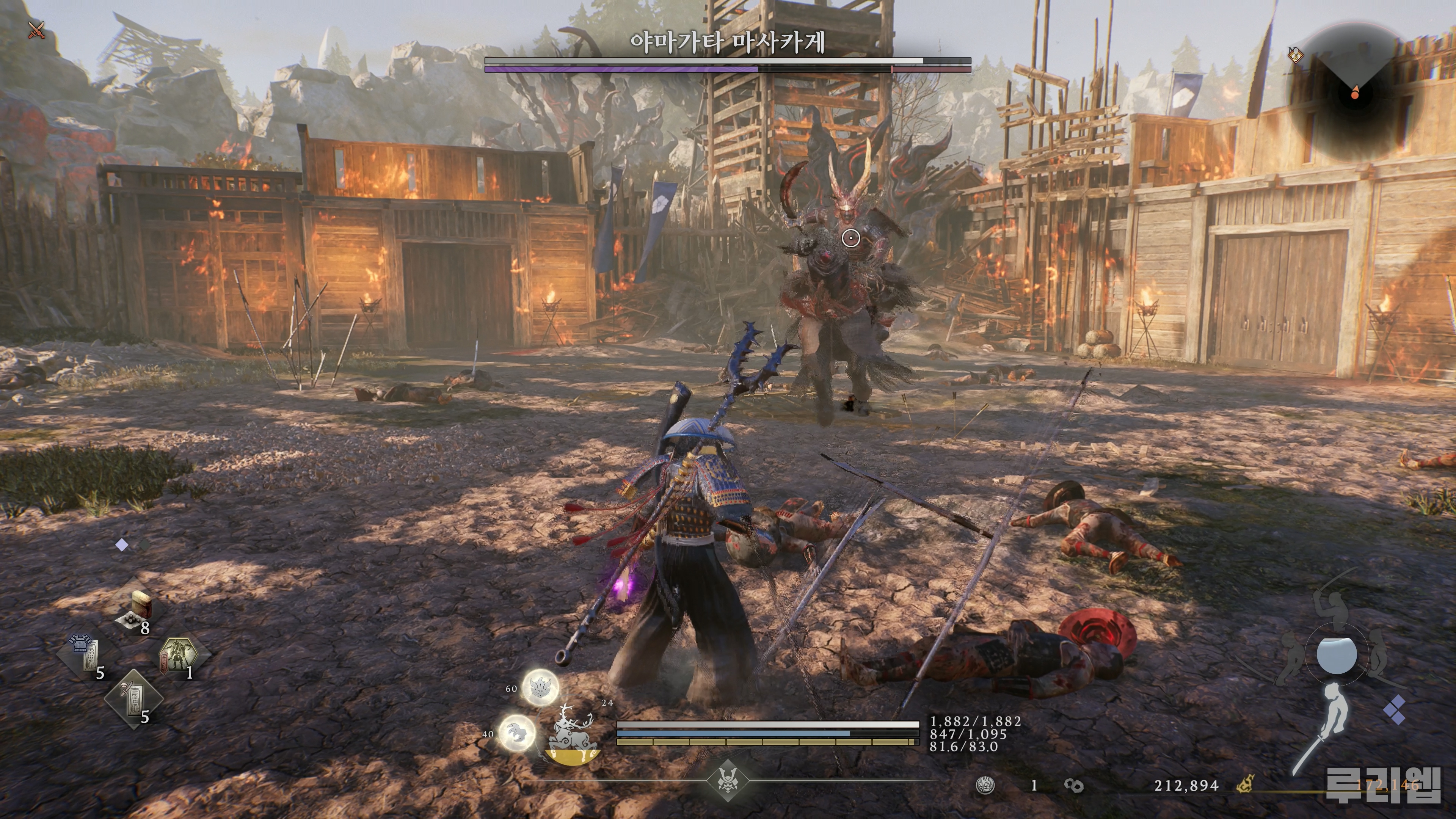The height and width of the screenshot is (819, 1456).
Task: Choose the left mid stance silhouette
Action: tap(1291, 659)
